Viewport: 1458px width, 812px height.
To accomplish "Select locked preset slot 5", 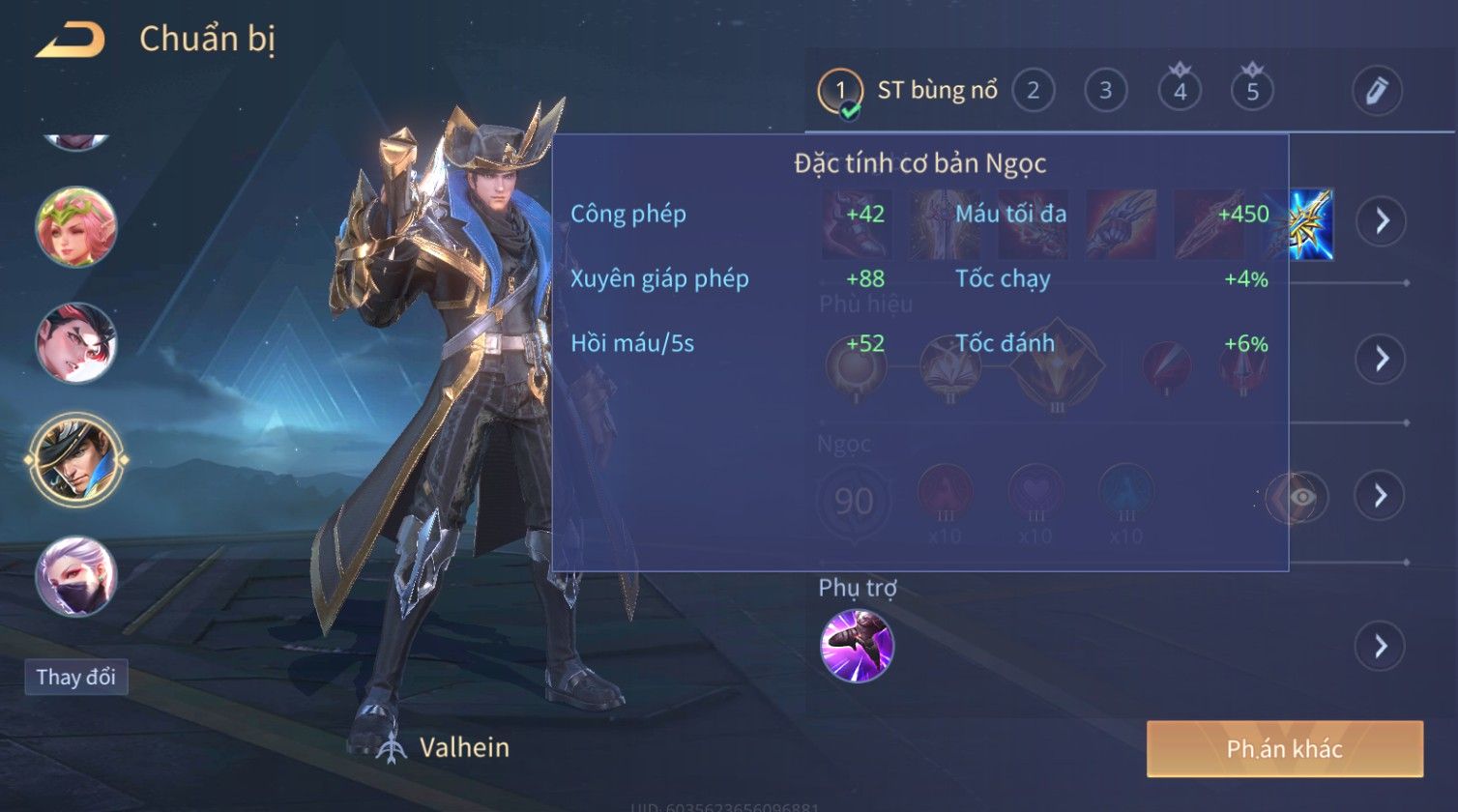I will (1252, 92).
